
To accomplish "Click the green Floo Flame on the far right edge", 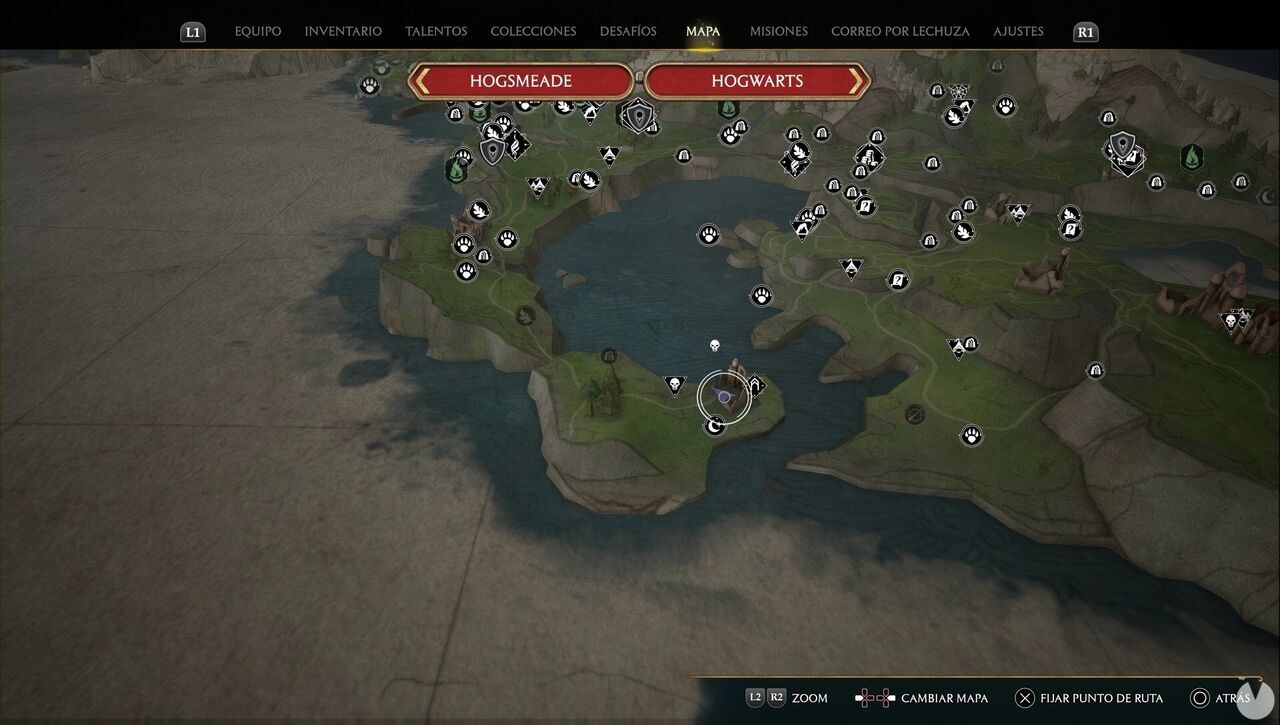I will tap(1192, 158).
